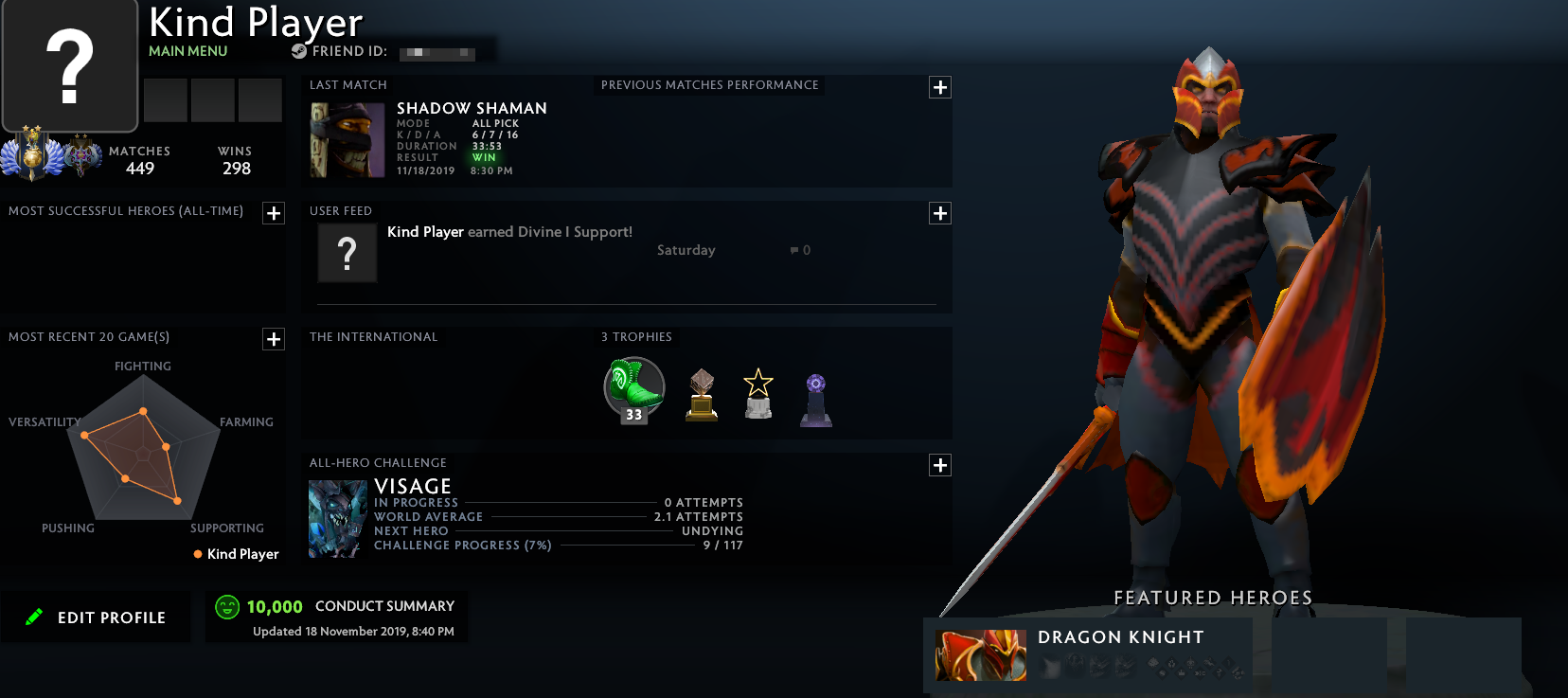Expand the Previous Matches Performance panel

pos(939,87)
